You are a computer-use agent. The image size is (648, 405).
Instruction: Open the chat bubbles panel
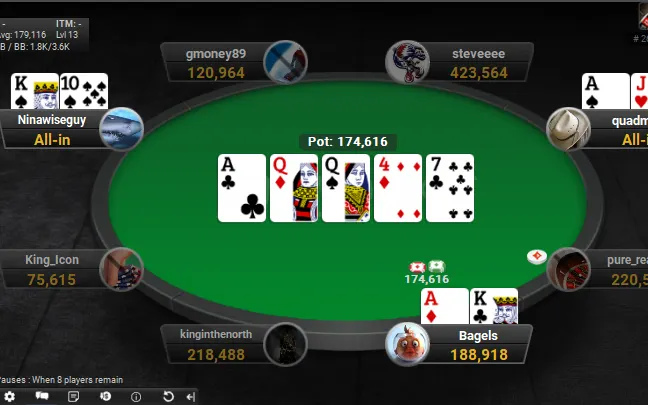coord(42,396)
